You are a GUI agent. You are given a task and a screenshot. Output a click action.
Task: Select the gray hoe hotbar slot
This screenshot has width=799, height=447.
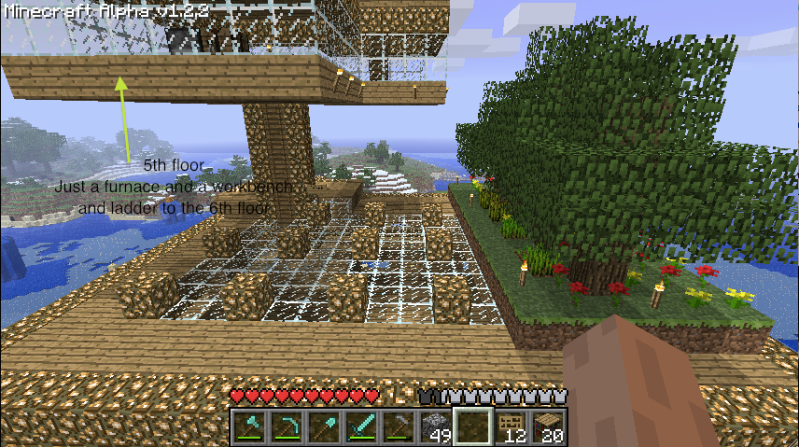[397, 425]
